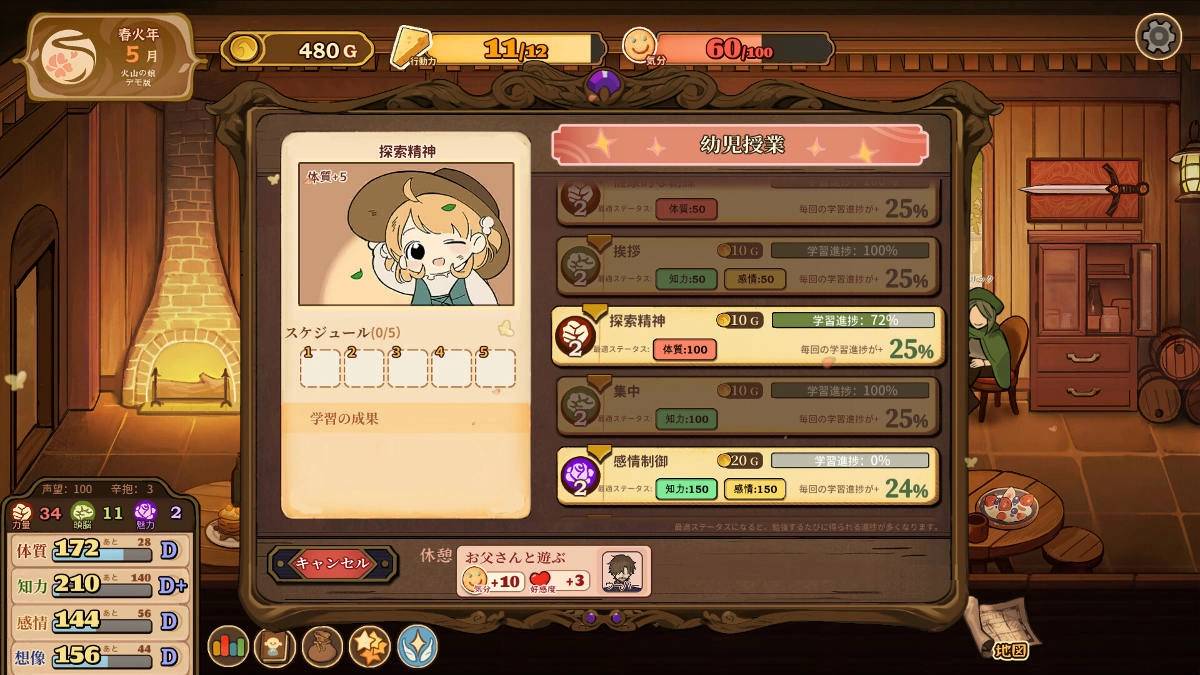The image size is (1200, 675).
Task: Select the 探索精神 lesson row
Action: coord(747,335)
